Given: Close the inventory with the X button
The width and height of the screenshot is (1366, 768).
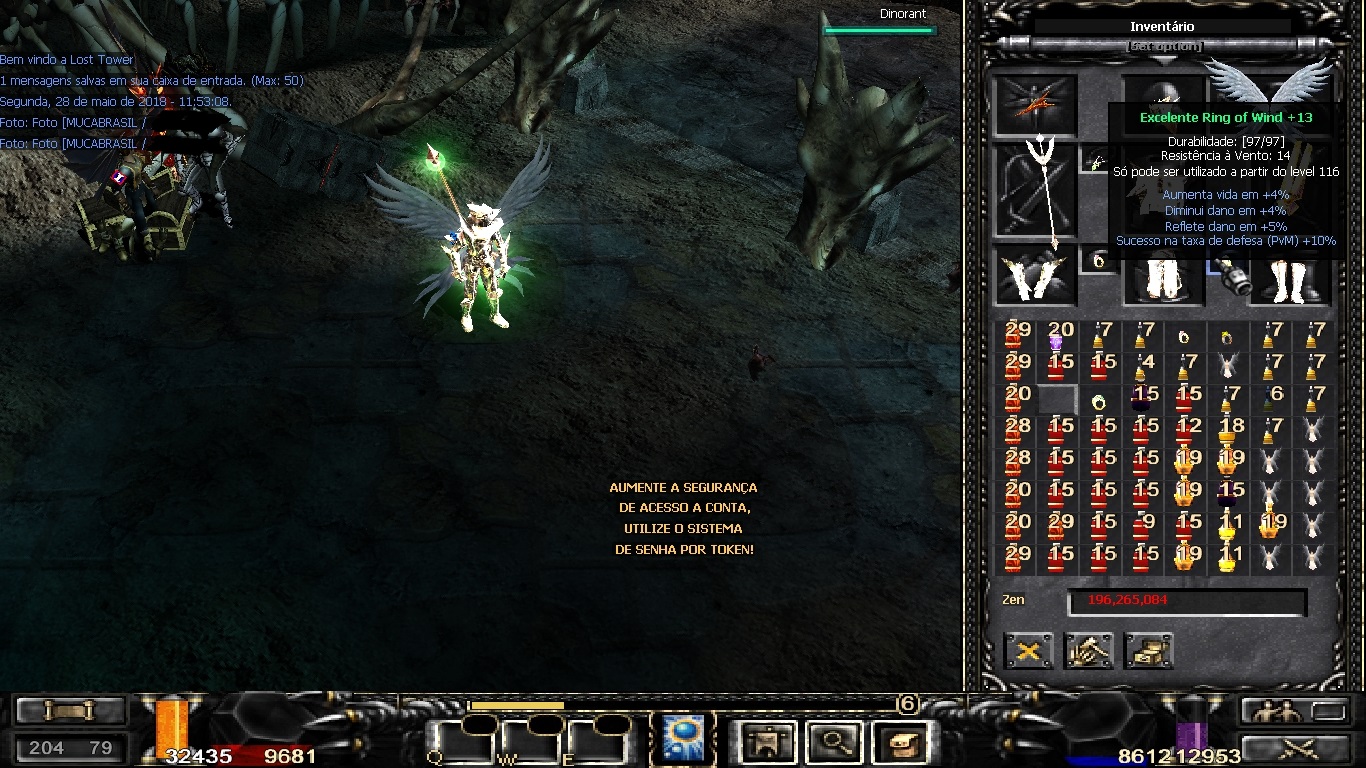Looking at the screenshot, I should tap(1028, 652).
